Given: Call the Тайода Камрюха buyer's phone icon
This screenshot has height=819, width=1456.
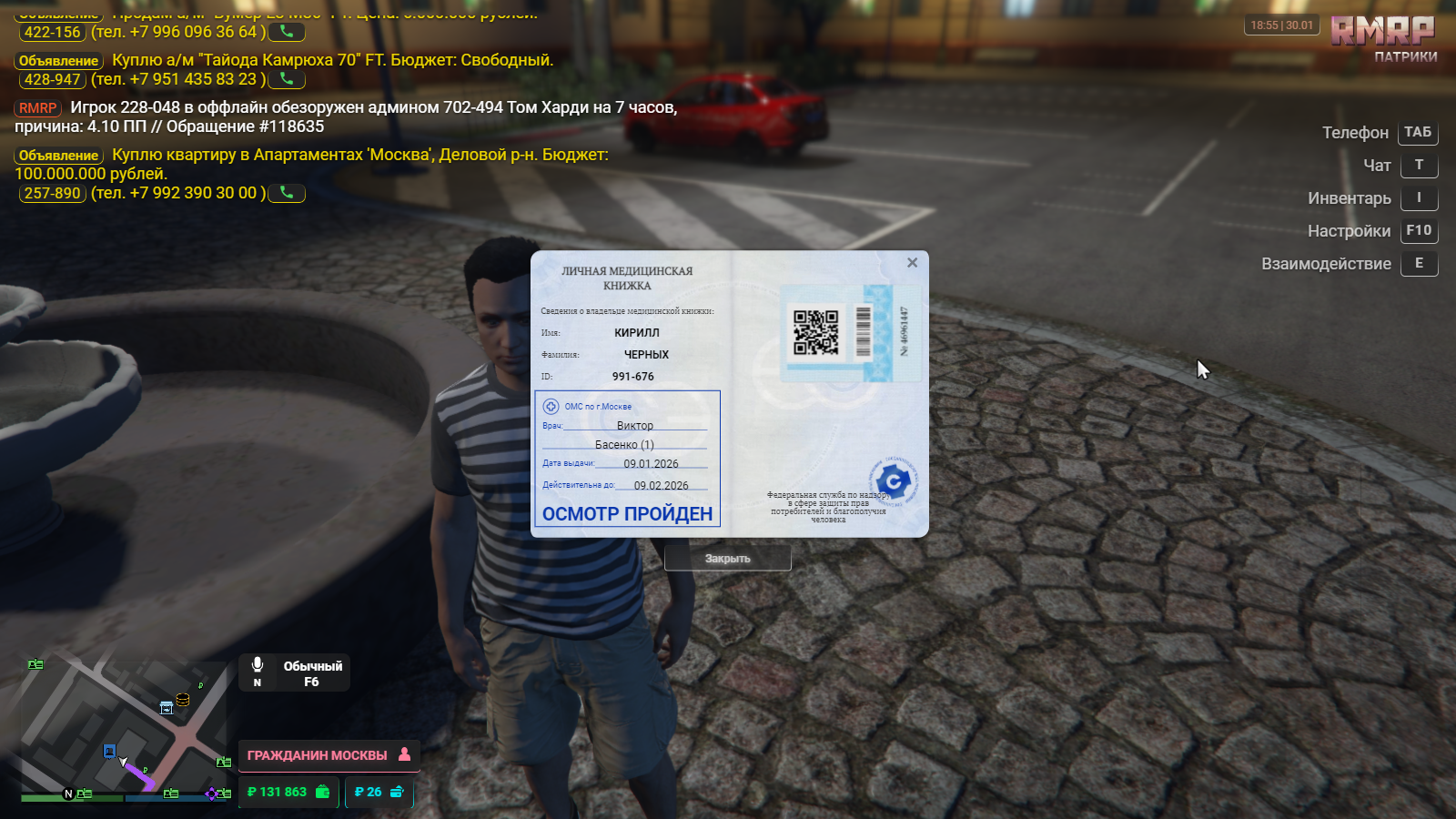Looking at the screenshot, I should (287, 79).
